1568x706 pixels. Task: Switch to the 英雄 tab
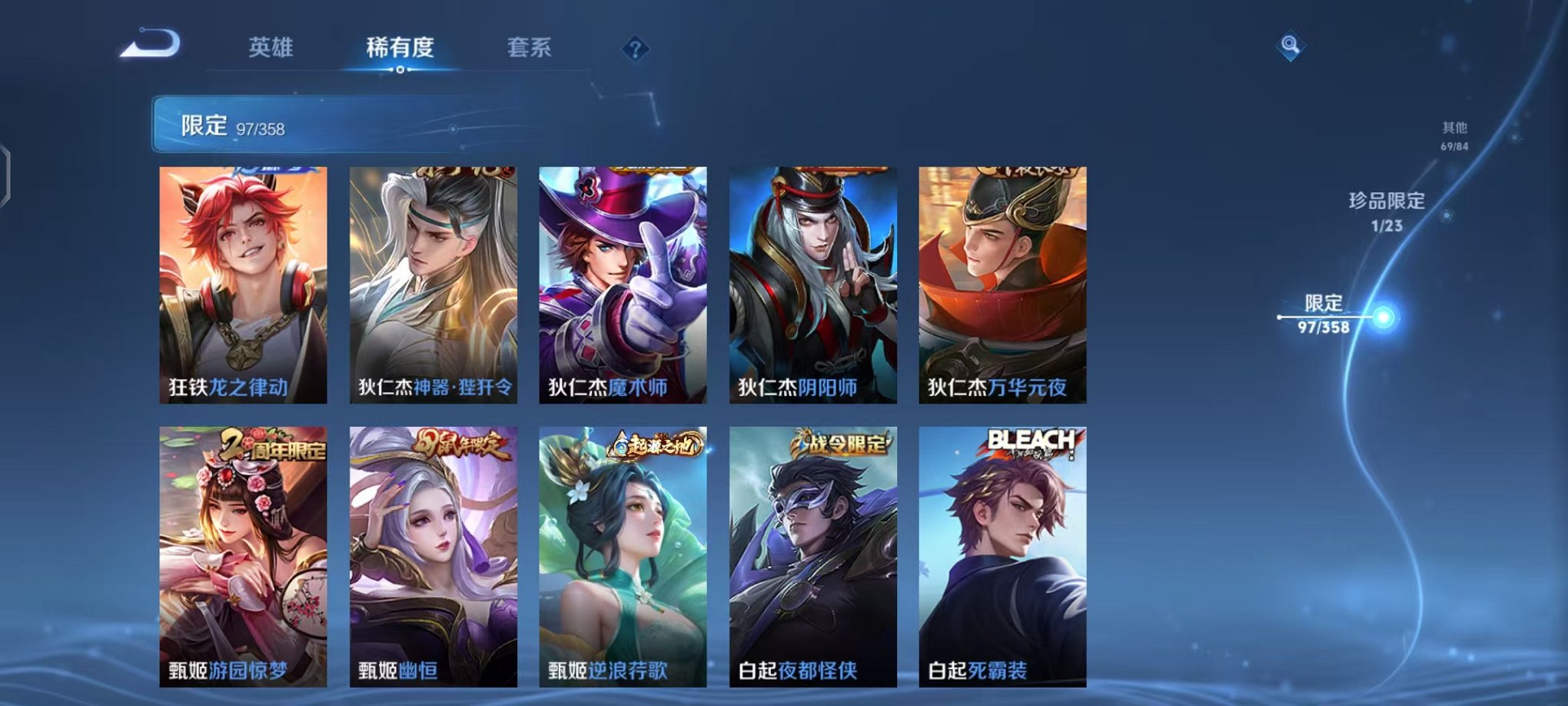pyautogui.click(x=273, y=46)
